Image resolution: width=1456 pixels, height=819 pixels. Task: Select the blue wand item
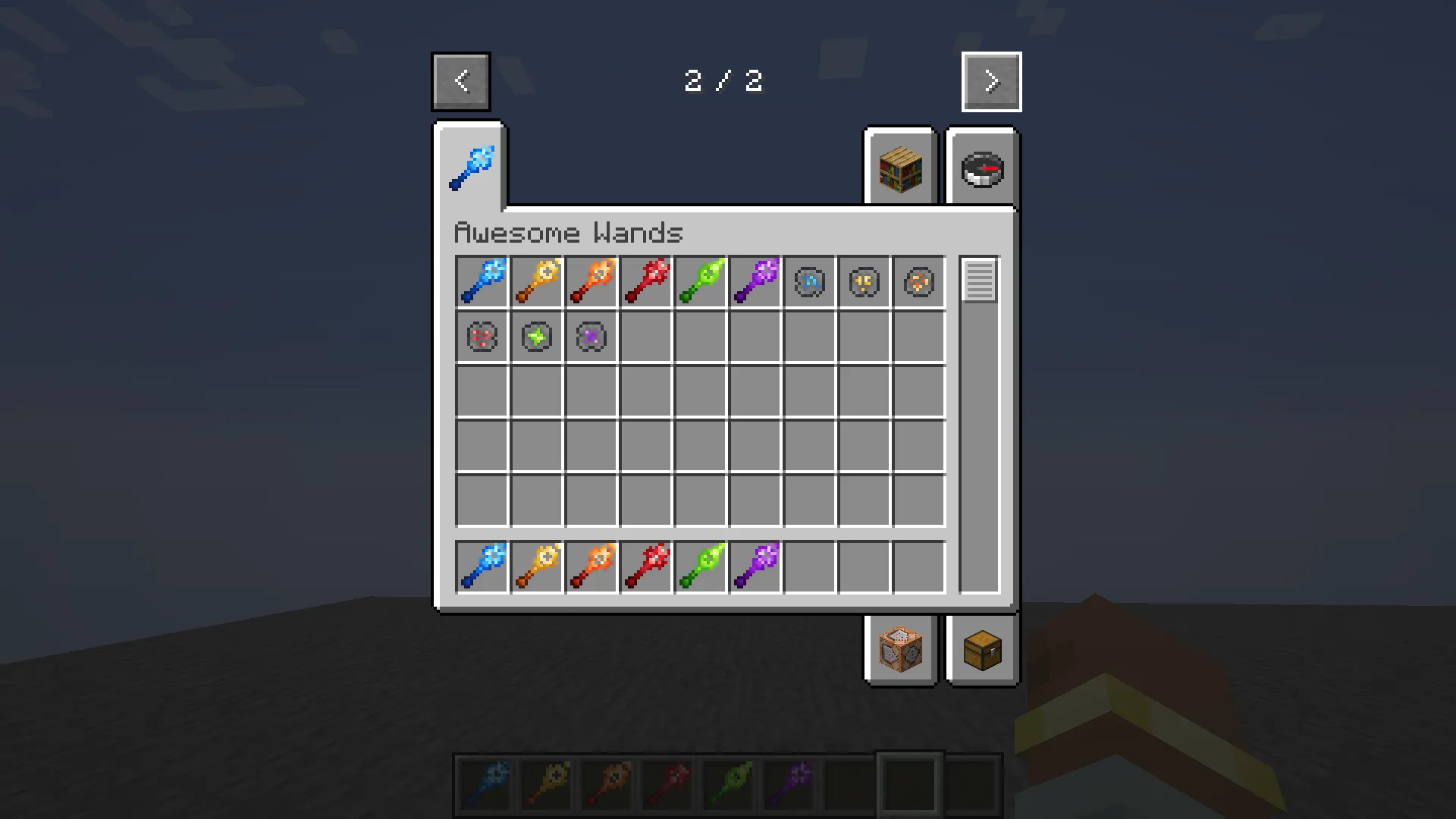pos(482,281)
